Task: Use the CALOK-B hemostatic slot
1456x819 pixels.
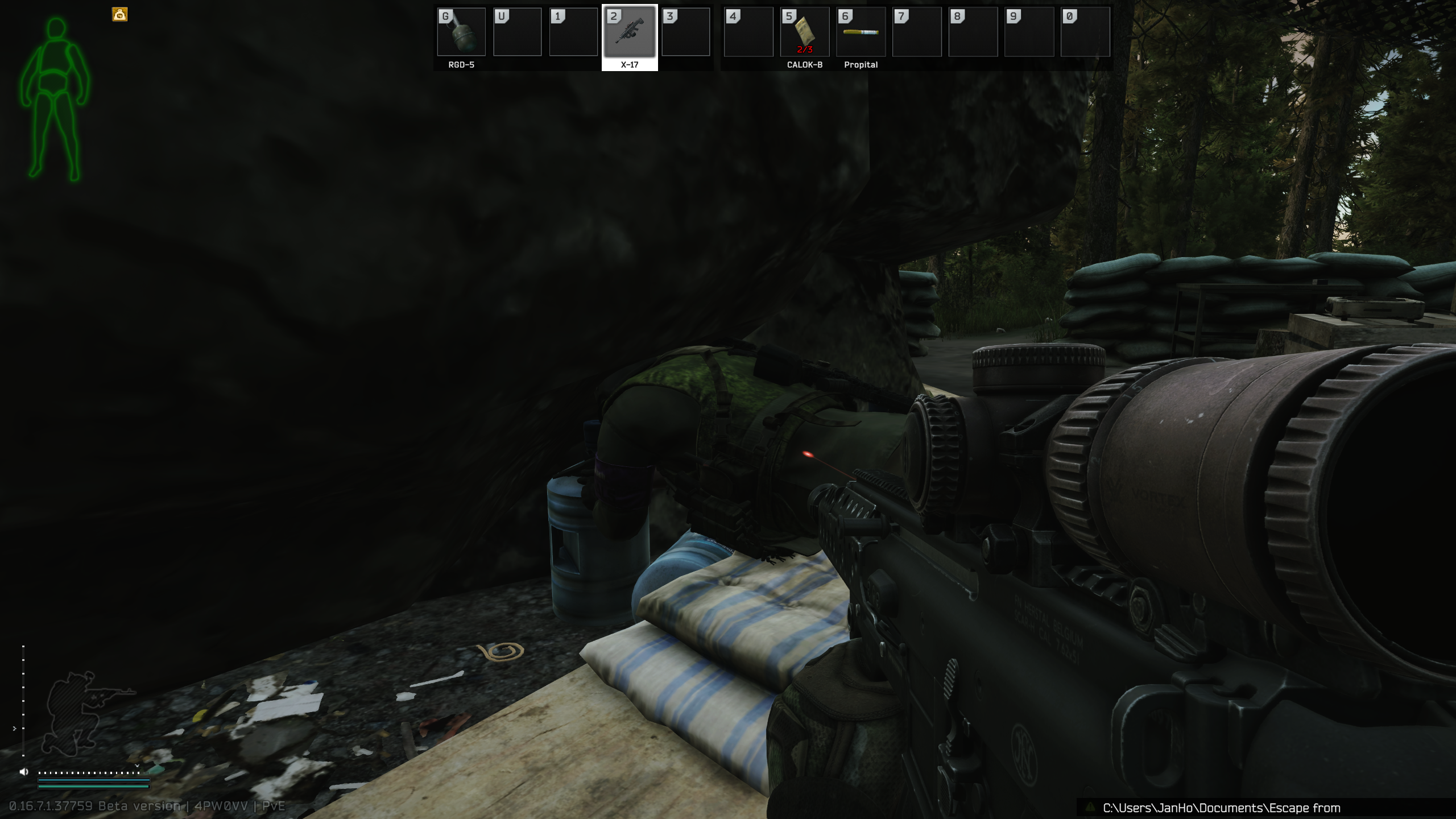Action: pyautogui.click(x=805, y=32)
